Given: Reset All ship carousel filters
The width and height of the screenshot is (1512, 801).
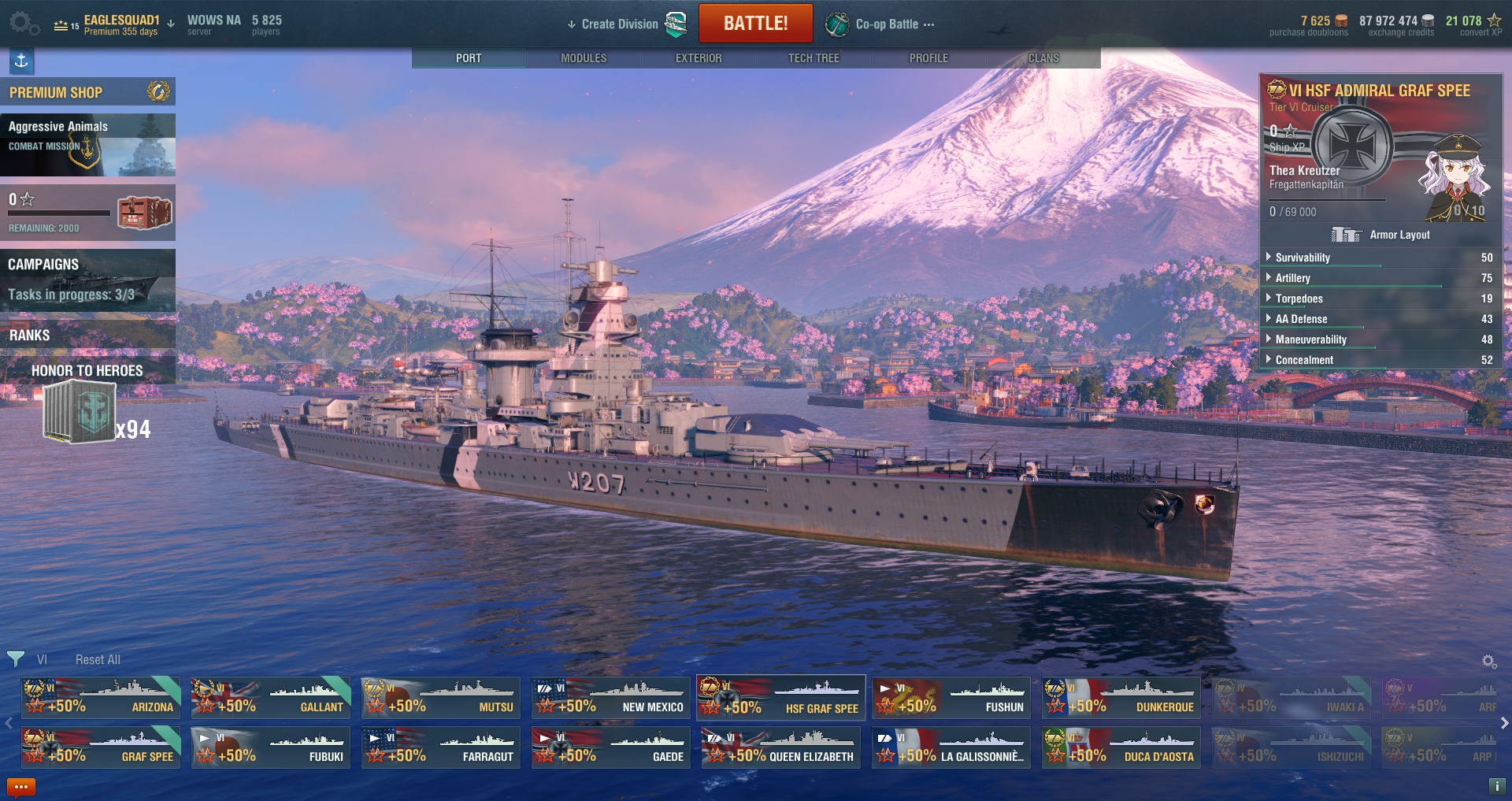Looking at the screenshot, I should pos(98,660).
